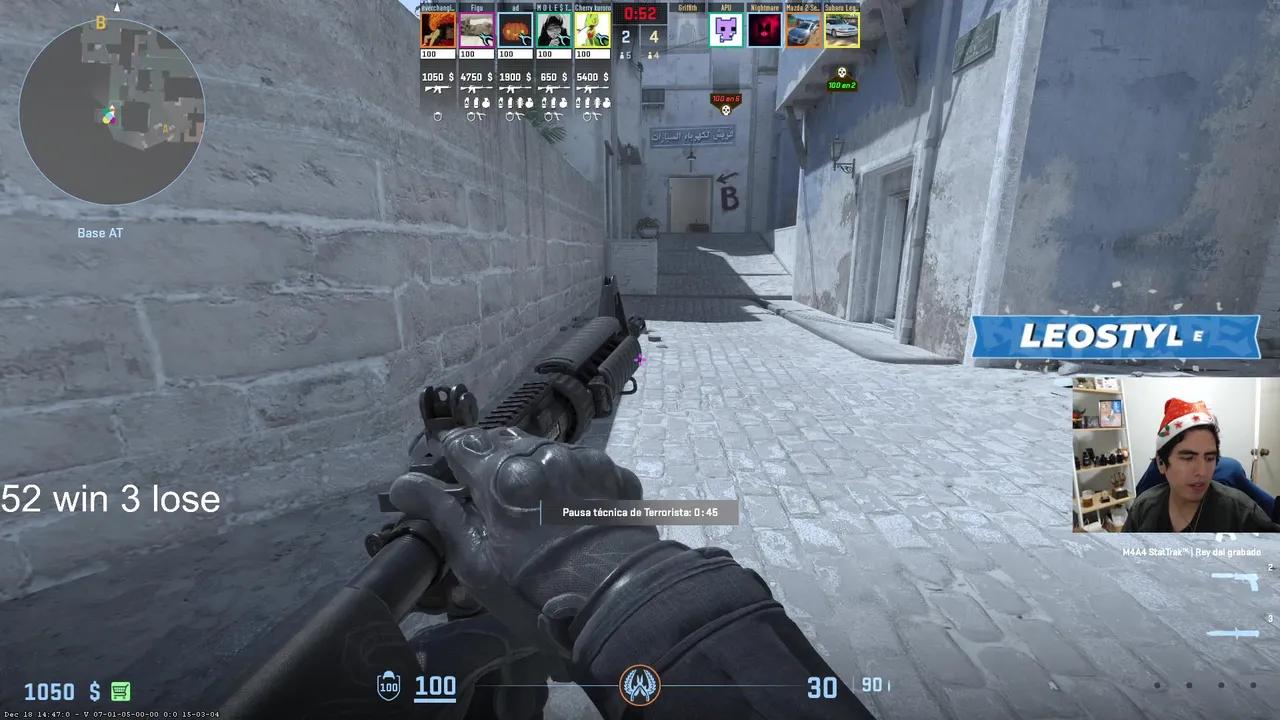Select APU's purple cat avatar
Image resolution: width=1280 pixels, height=720 pixels.
point(727,30)
